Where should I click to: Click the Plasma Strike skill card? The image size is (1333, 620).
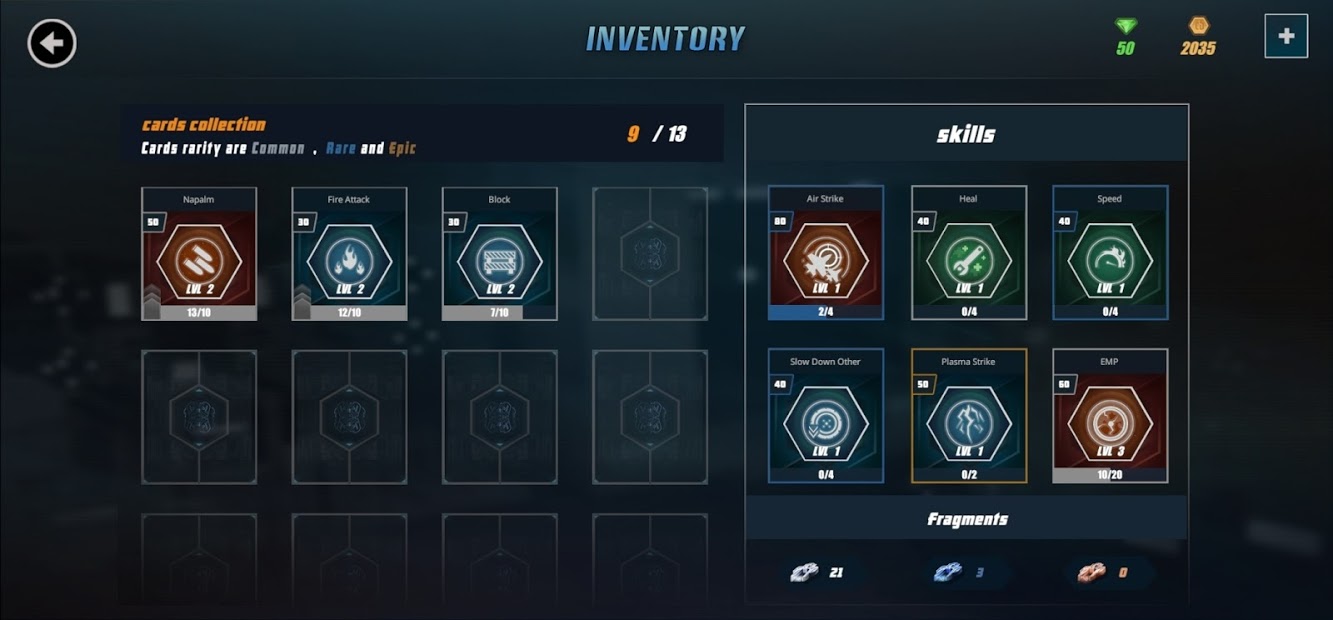[x=968, y=416]
